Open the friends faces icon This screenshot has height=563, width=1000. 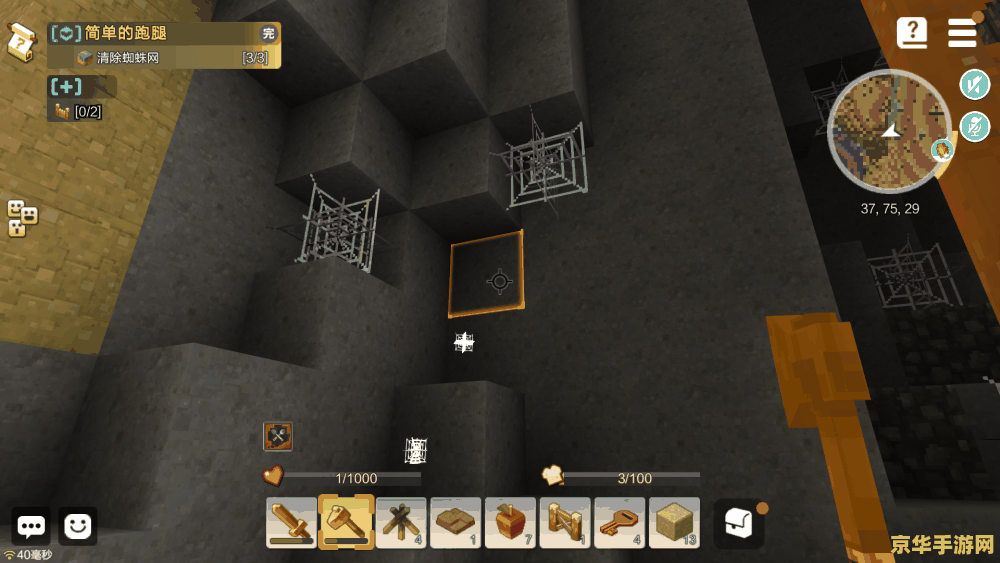(x=22, y=218)
